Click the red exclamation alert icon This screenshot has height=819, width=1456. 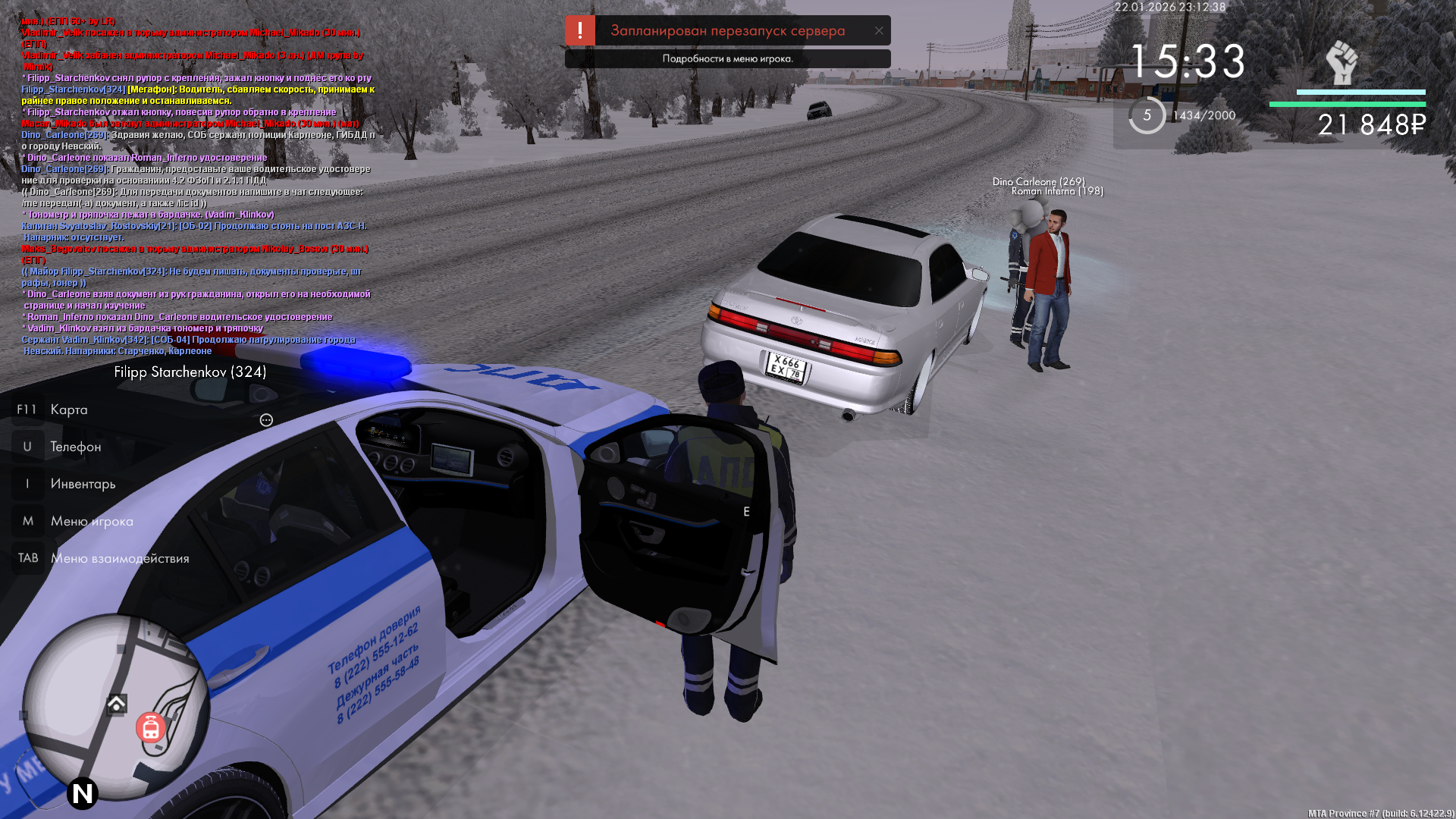[x=580, y=31]
